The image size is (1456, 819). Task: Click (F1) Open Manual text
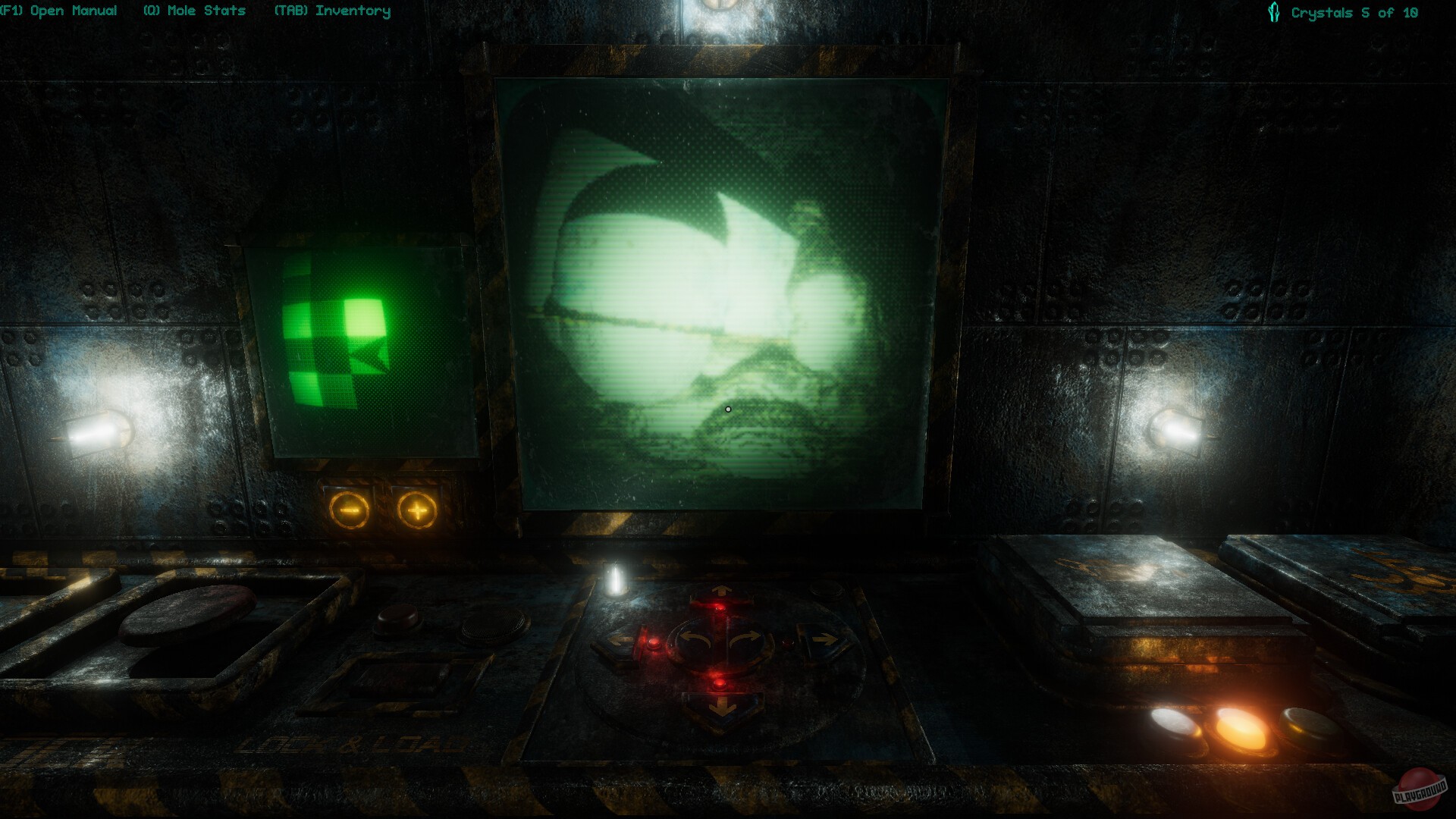click(x=59, y=11)
